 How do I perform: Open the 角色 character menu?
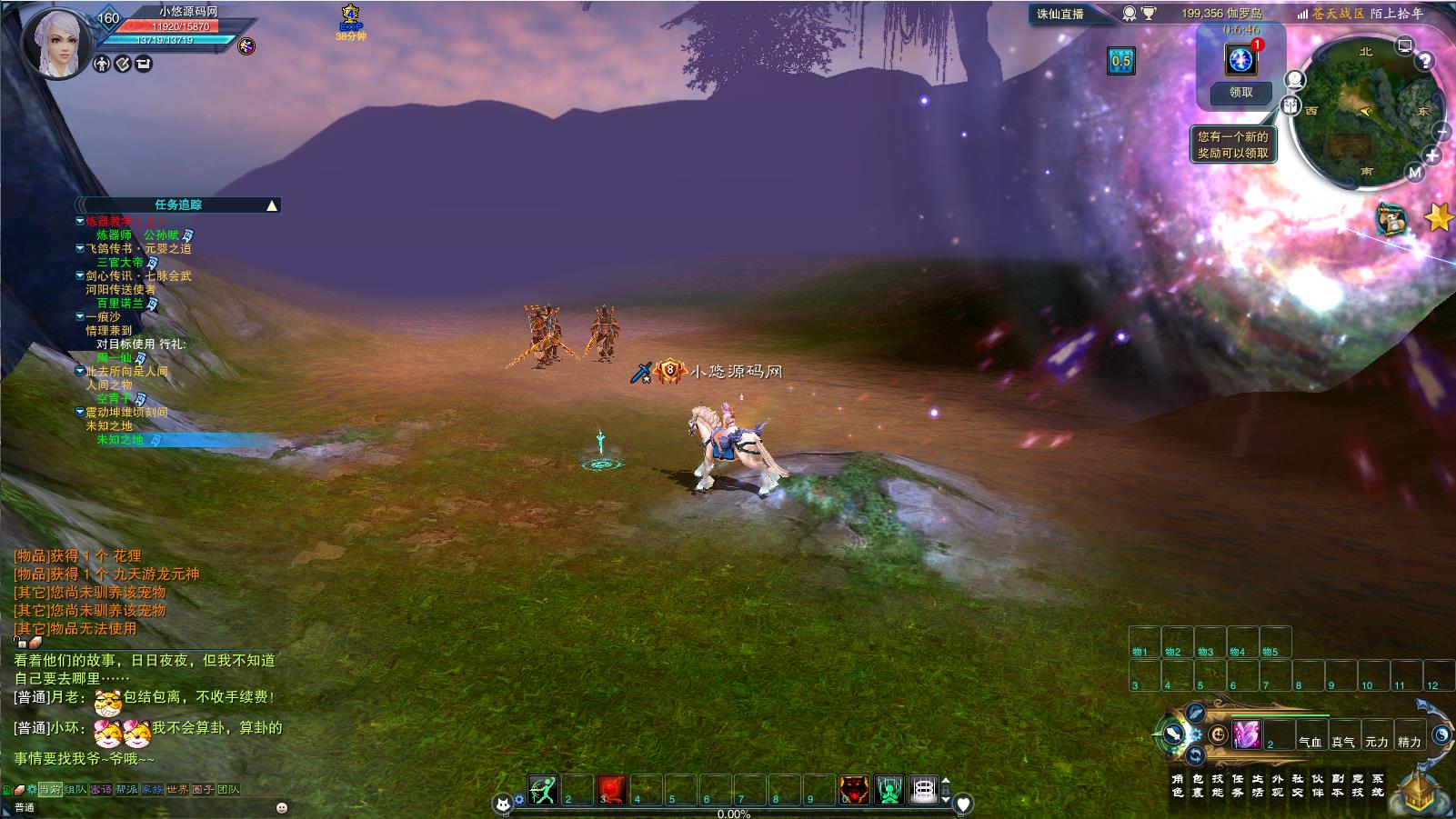click(x=1178, y=785)
